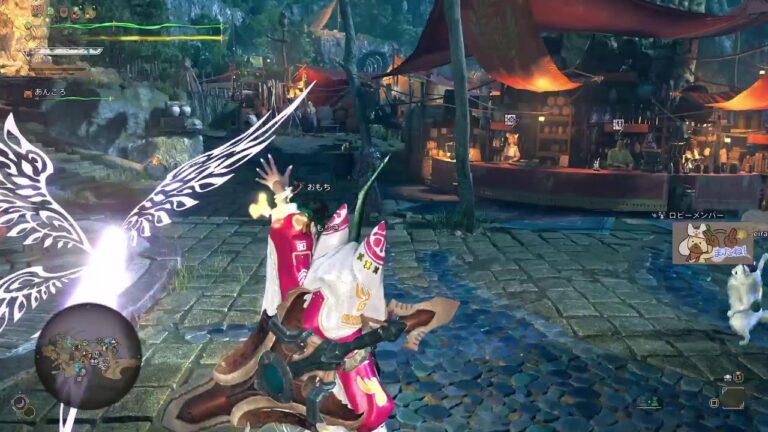768x432 pixels.
Task: Click the moon time-of-day icon
Action: (x=20, y=403)
